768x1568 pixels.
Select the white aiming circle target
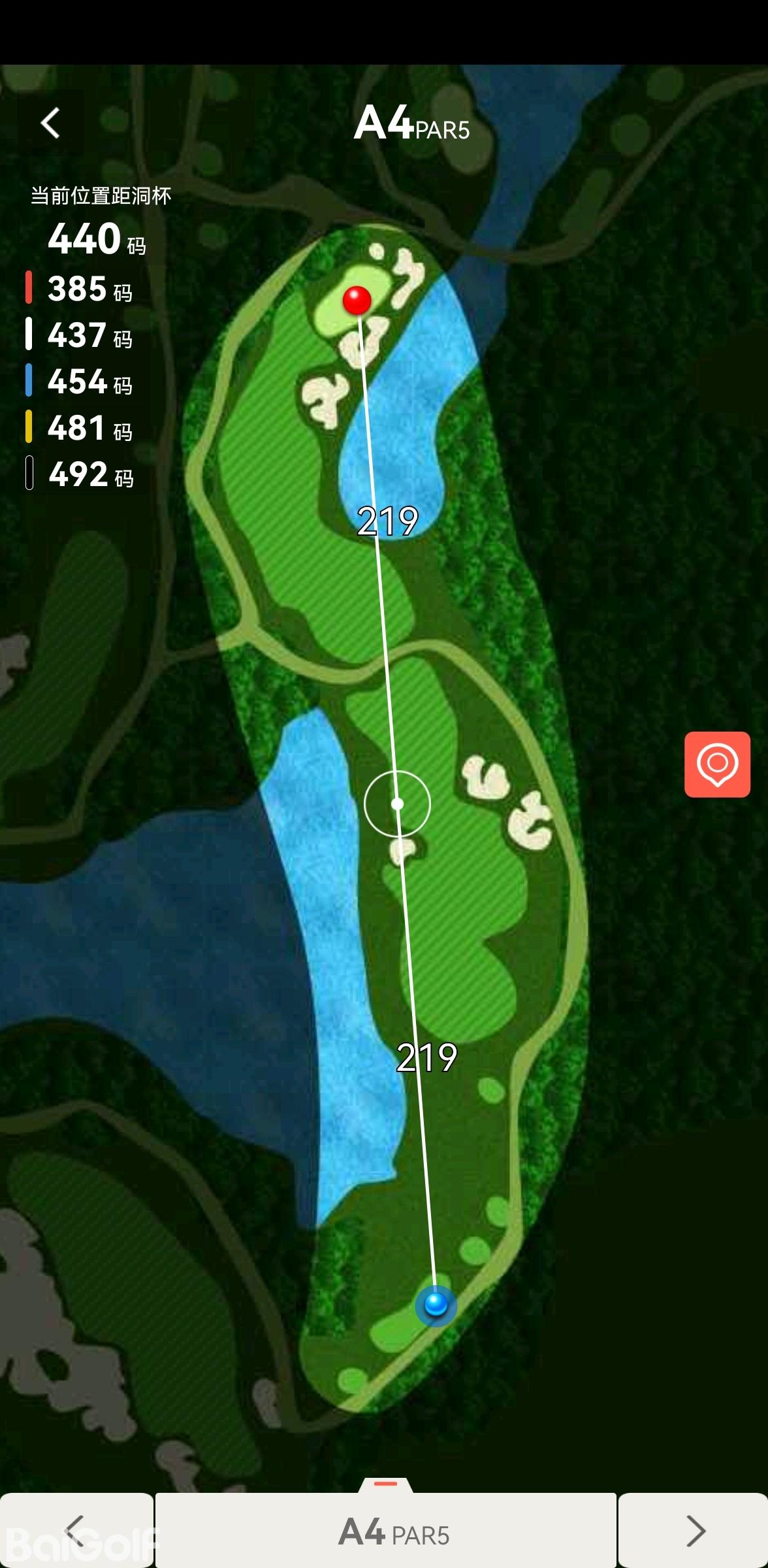click(x=397, y=804)
